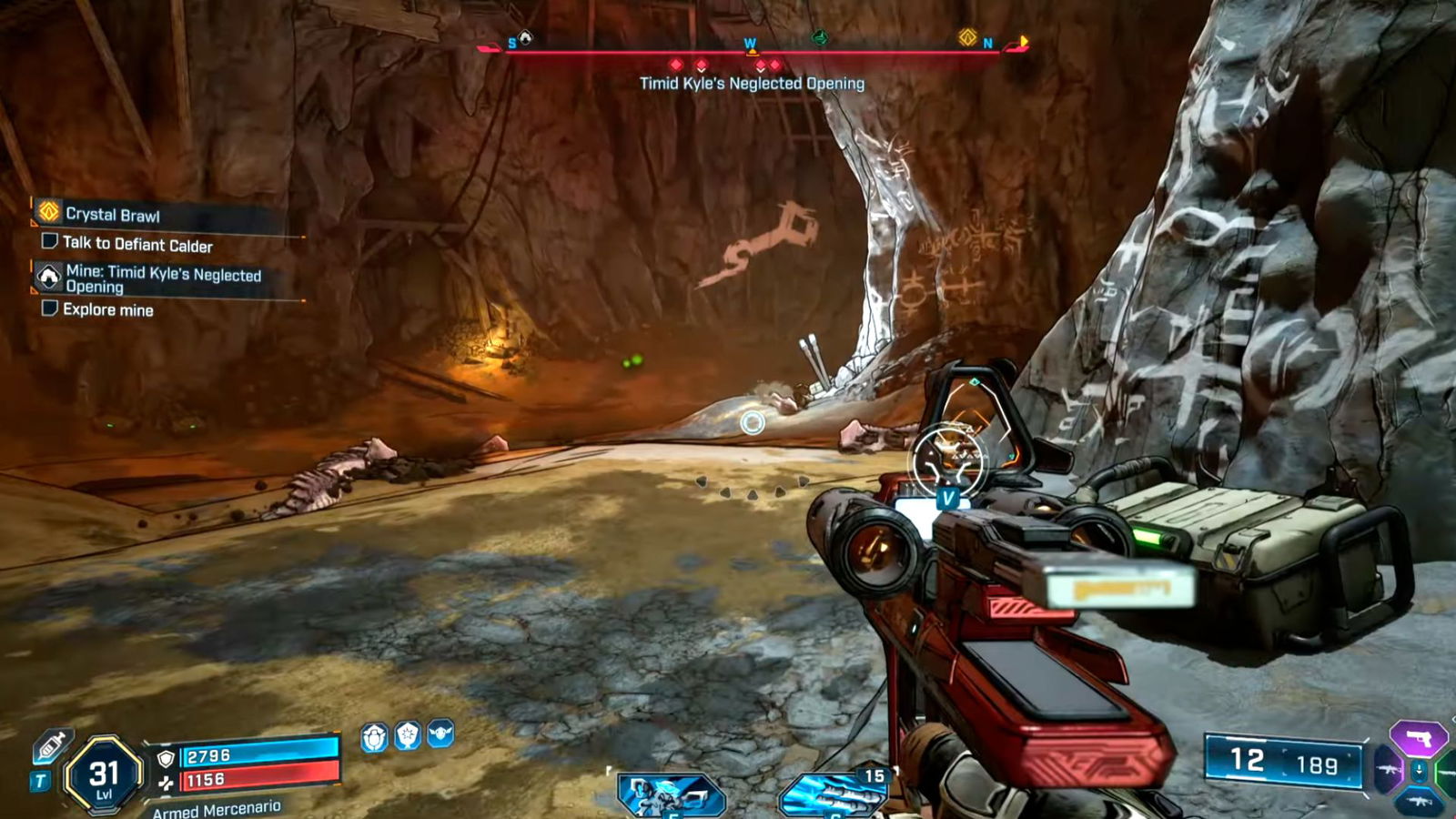Click the green gem icon on the compass bar
Image resolution: width=1456 pixels, height=819 pixels.
[819, 38]
